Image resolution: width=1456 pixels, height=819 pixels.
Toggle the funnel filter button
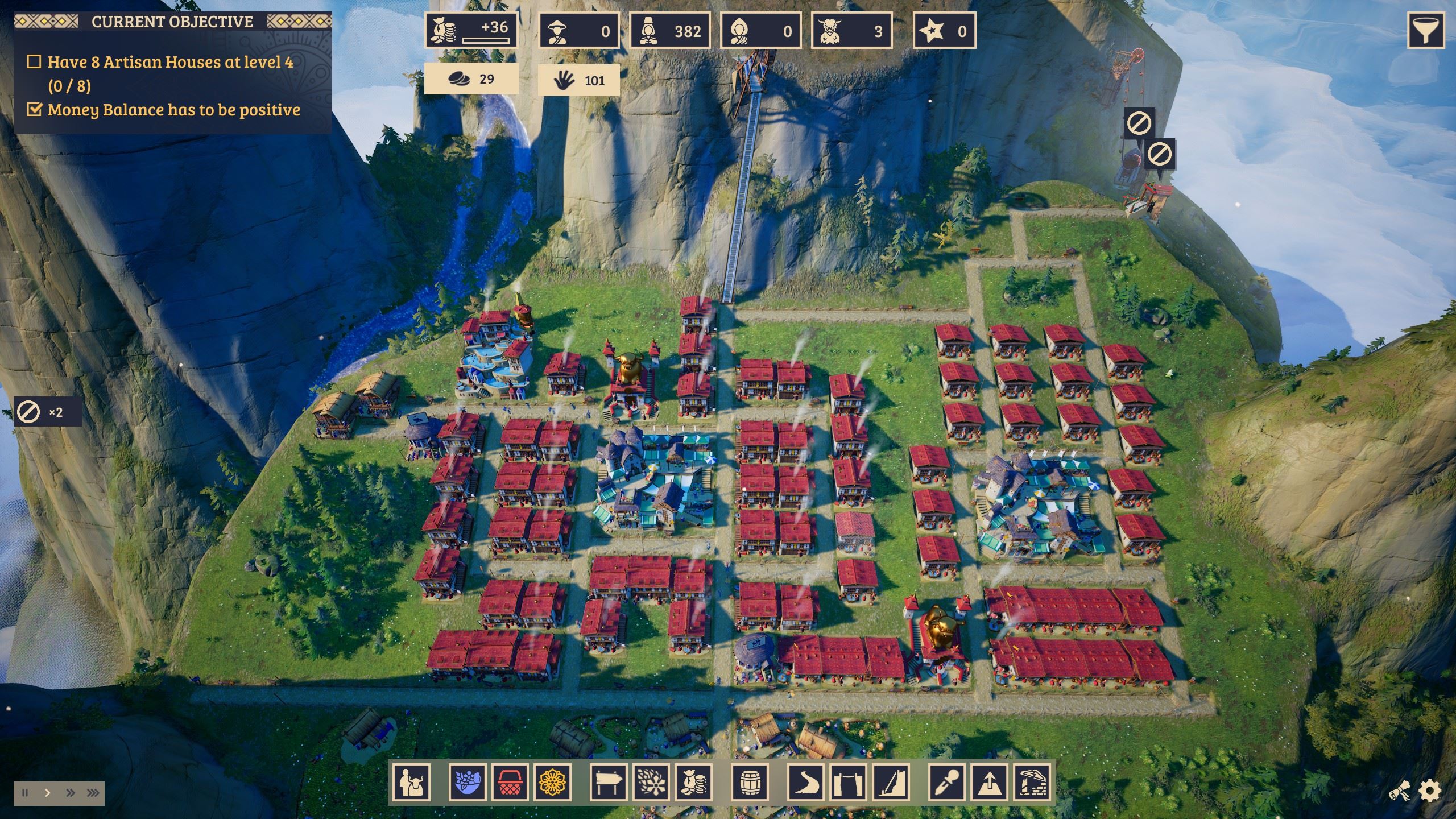point(1426,31)
